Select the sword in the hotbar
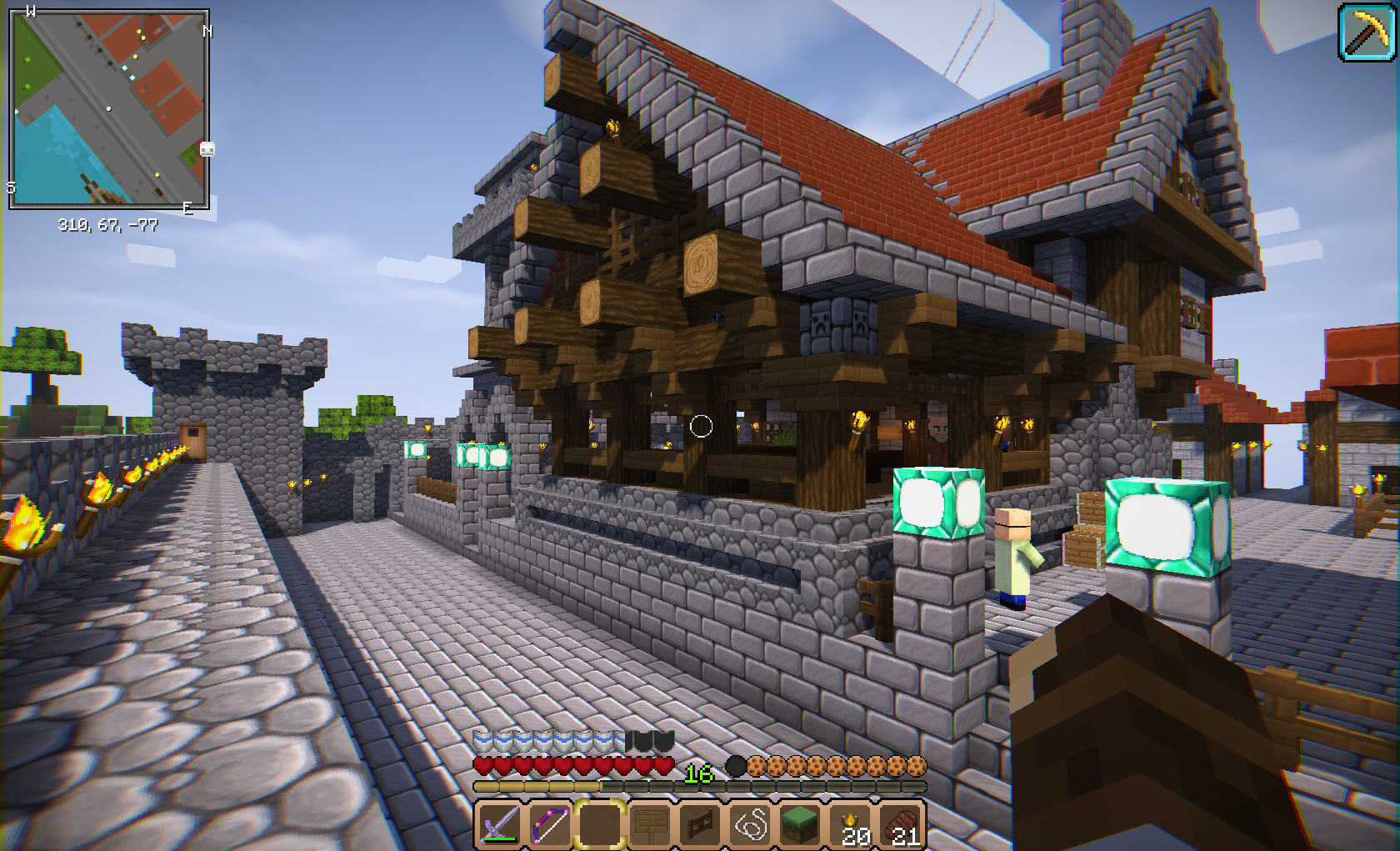This screenshot has height=851, width=1400. click(499, 825)
